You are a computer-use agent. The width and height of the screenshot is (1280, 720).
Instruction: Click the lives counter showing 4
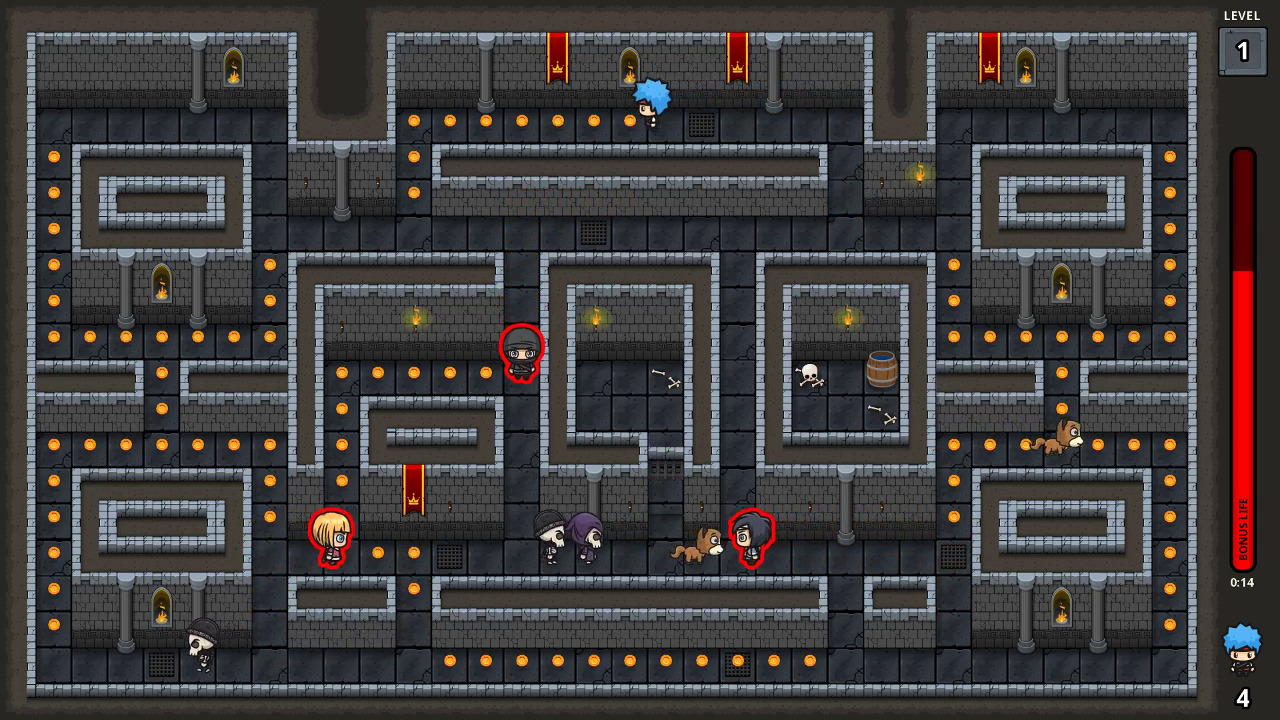1241,697
